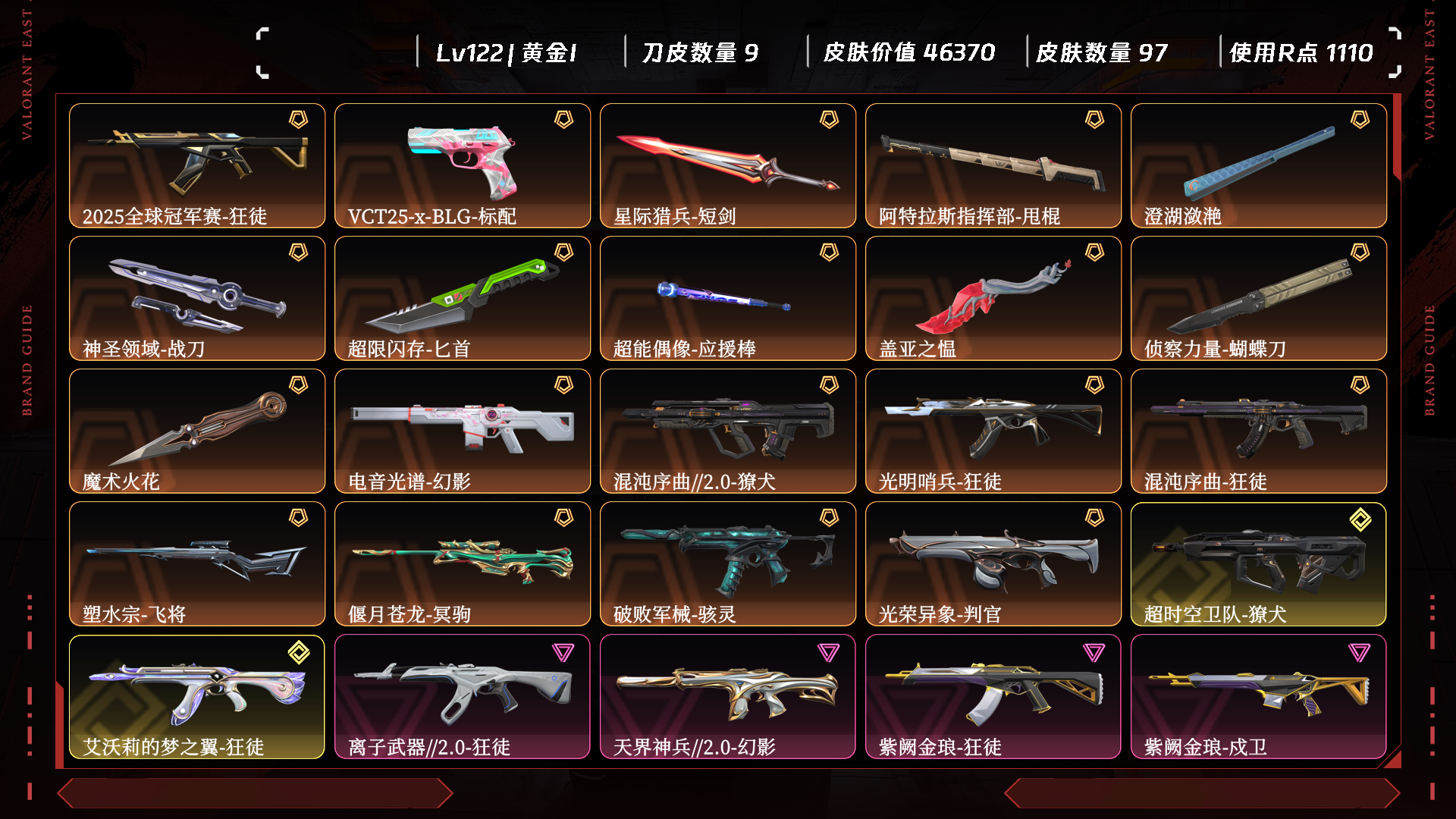
Task: Pick the blue 澄湖潋滟 melee skin
Action: (1259, 165)
